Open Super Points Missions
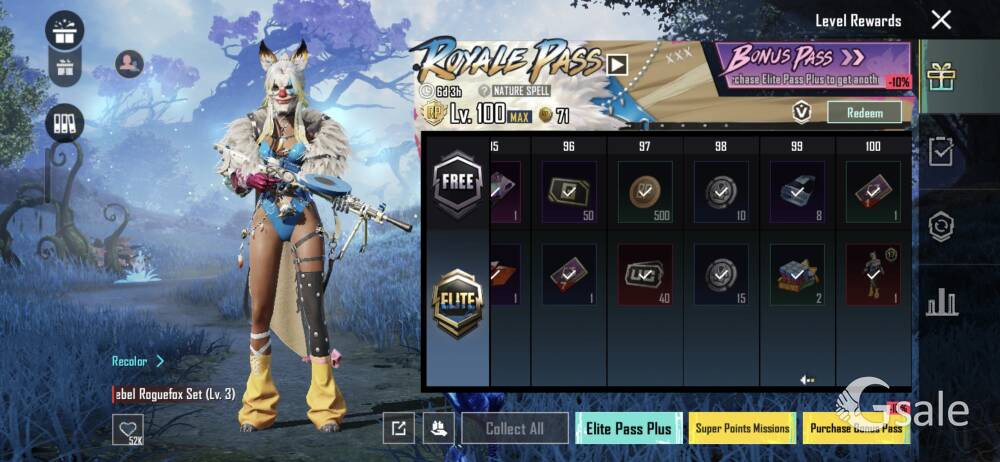 click(x=742, y=428)
